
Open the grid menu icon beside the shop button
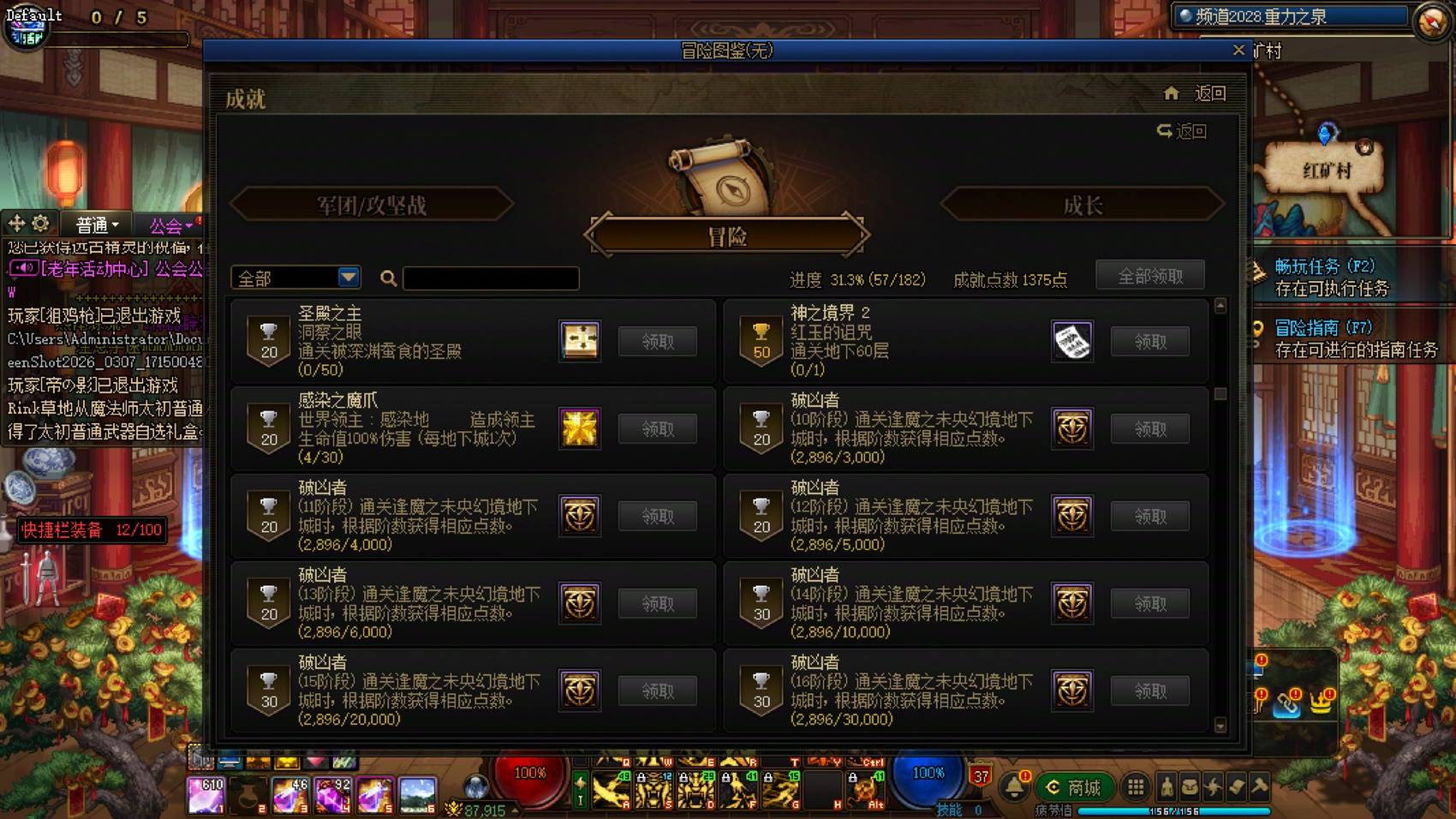point(1136,787)
